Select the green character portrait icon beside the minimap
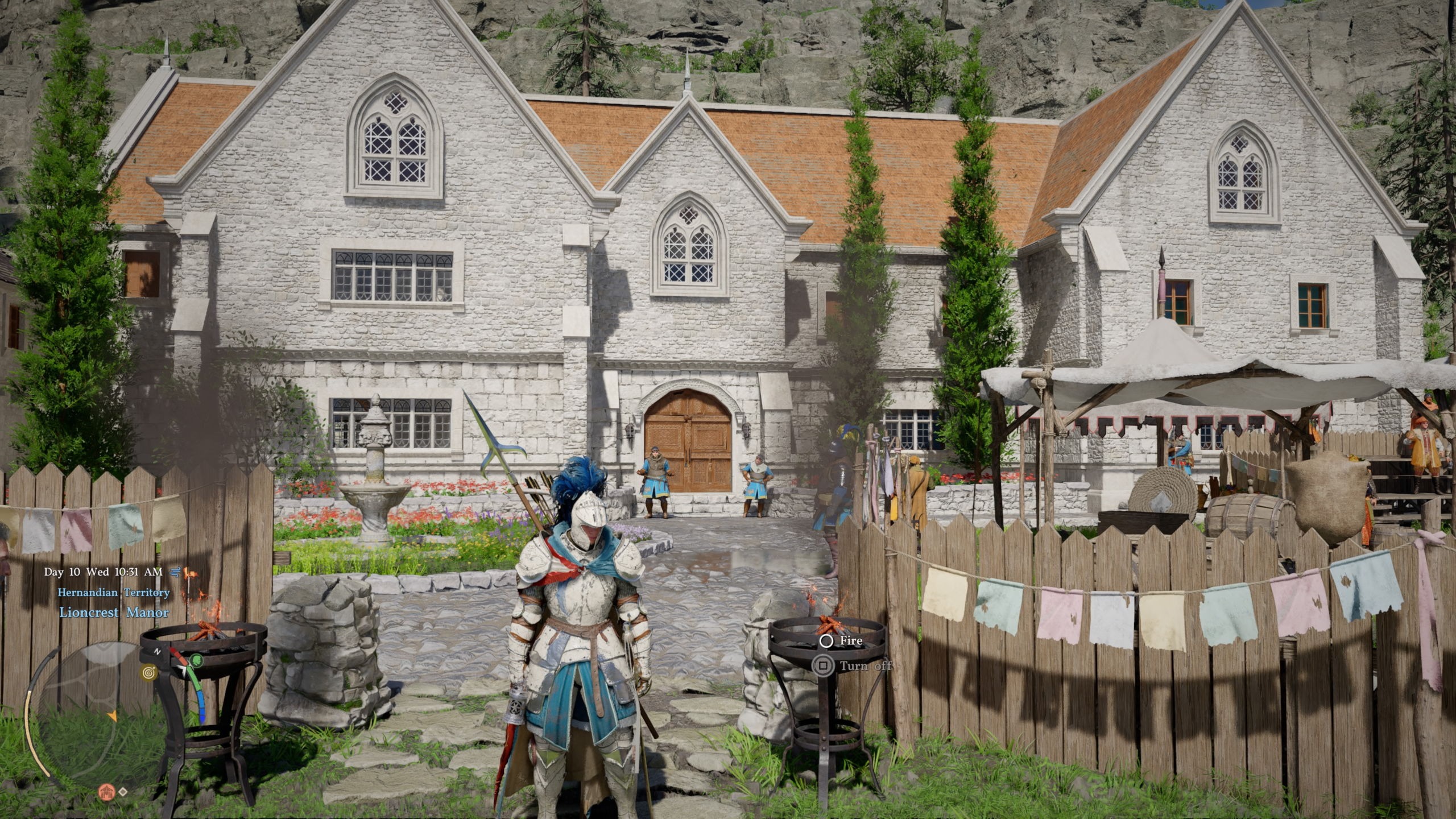The height and width of the screenshot is (819, 1456). pyautogui.click(x=196, y=660)
